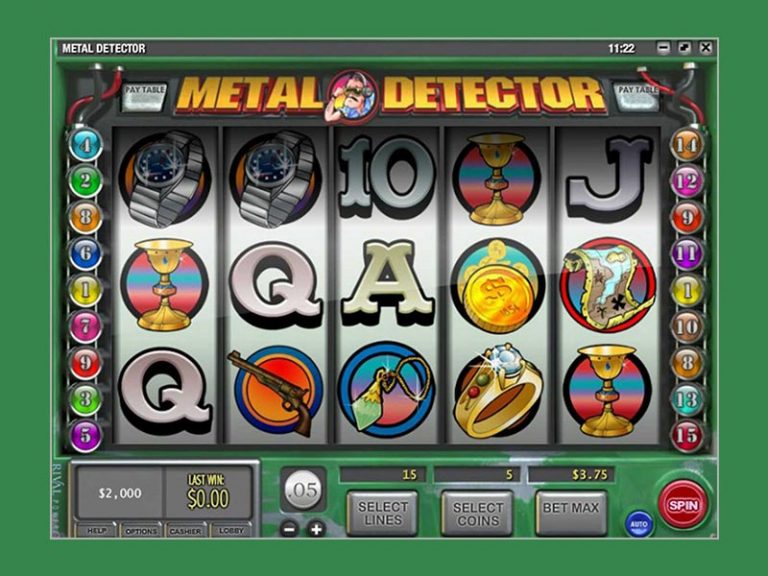Viewport: 768px width, 576px height.
Task: Select payline number 6 bulb
Action: click(85, 254)
